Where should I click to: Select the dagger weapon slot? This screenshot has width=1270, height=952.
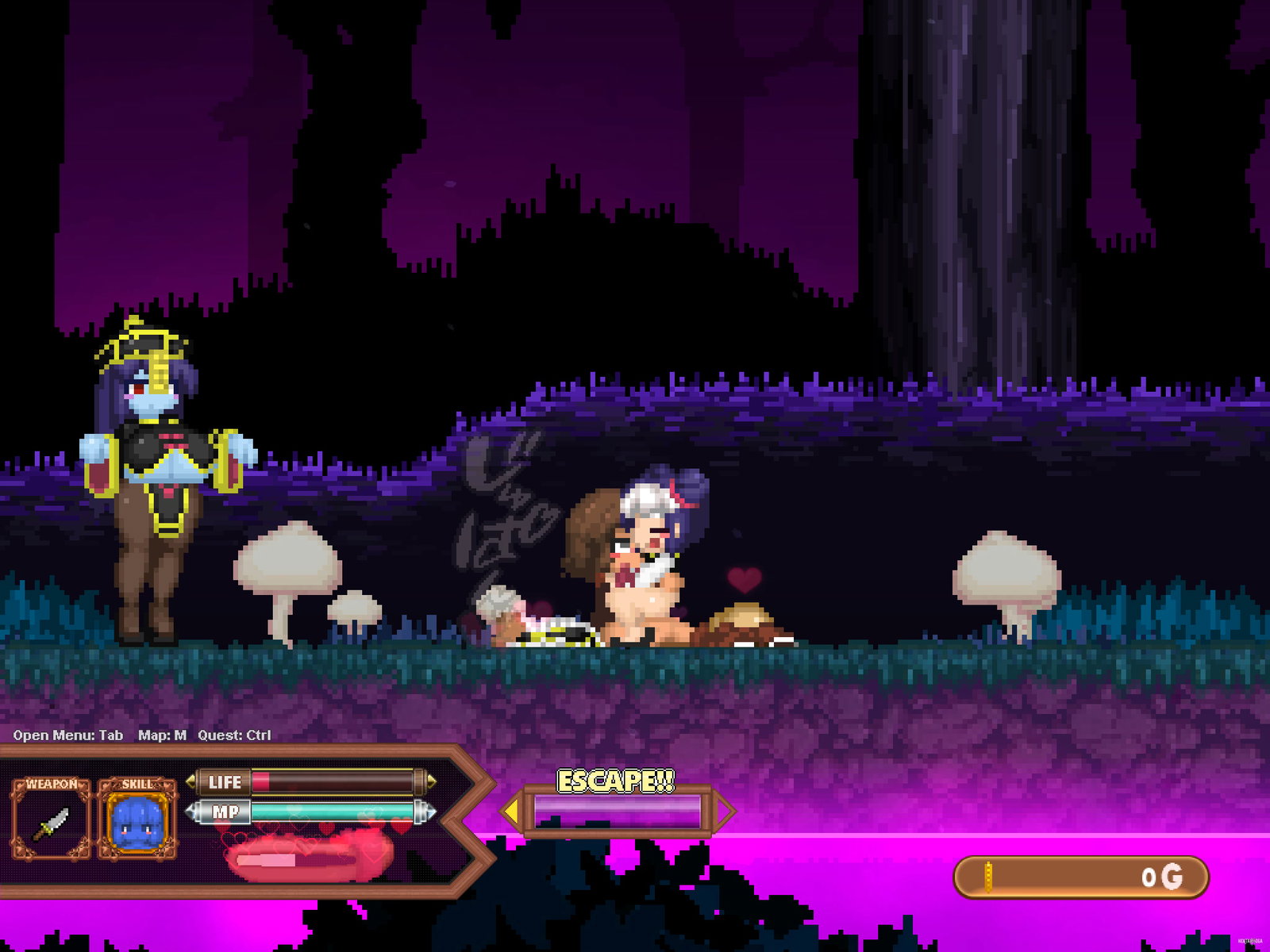(x=52, y=823)
